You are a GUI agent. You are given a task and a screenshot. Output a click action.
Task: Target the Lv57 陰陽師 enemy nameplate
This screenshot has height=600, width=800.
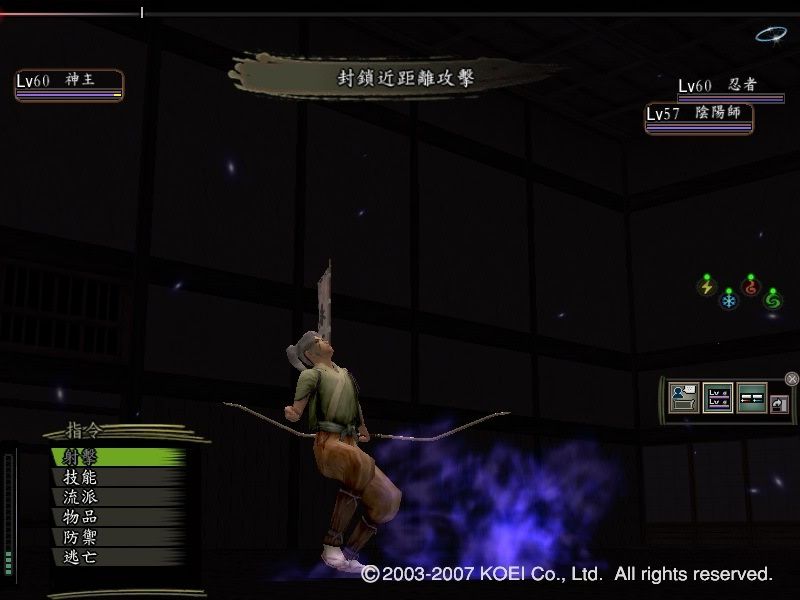click(698, 116)
